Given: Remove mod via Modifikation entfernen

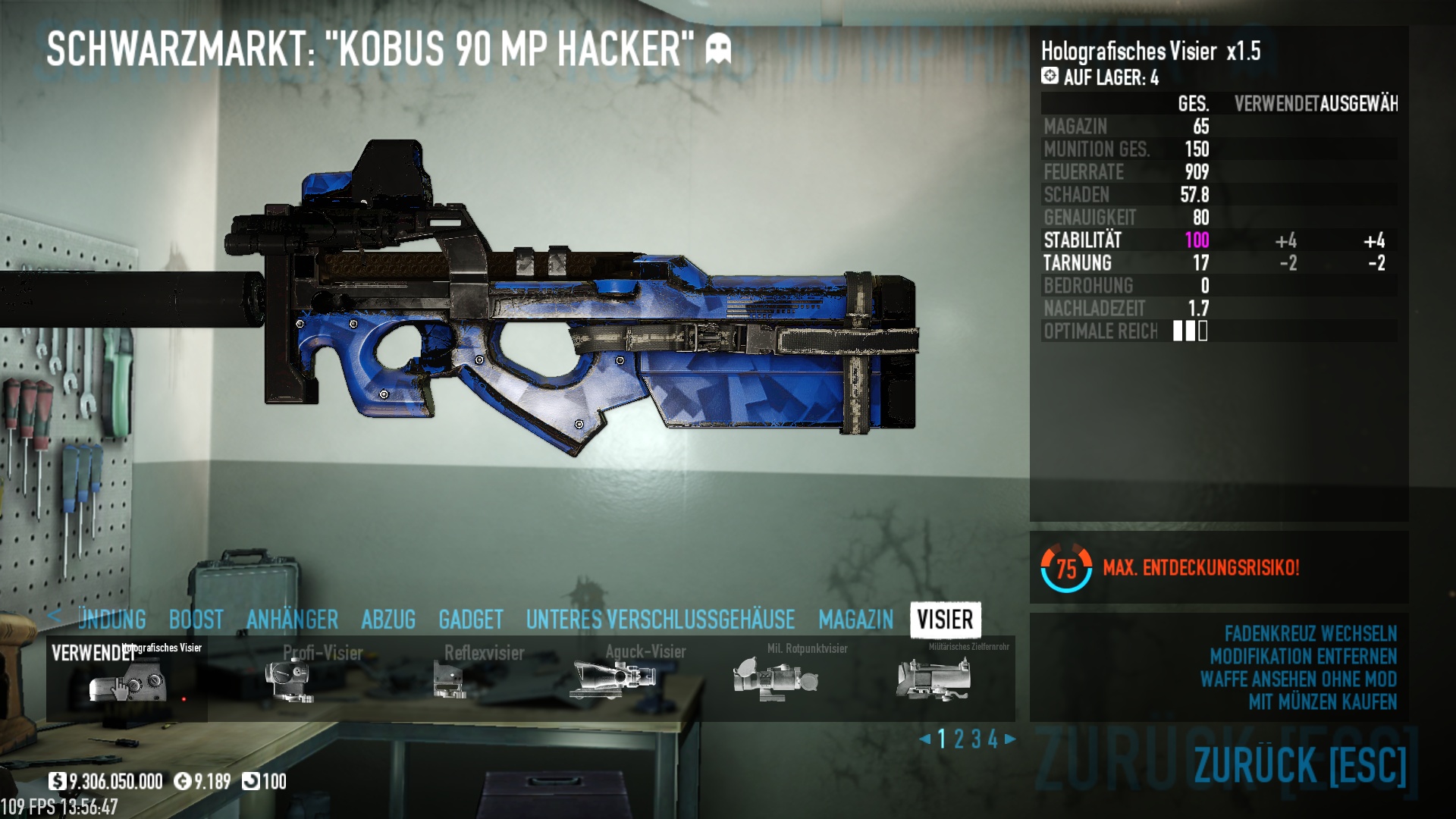Looking at the screenshot, I should coord(1303,657).
